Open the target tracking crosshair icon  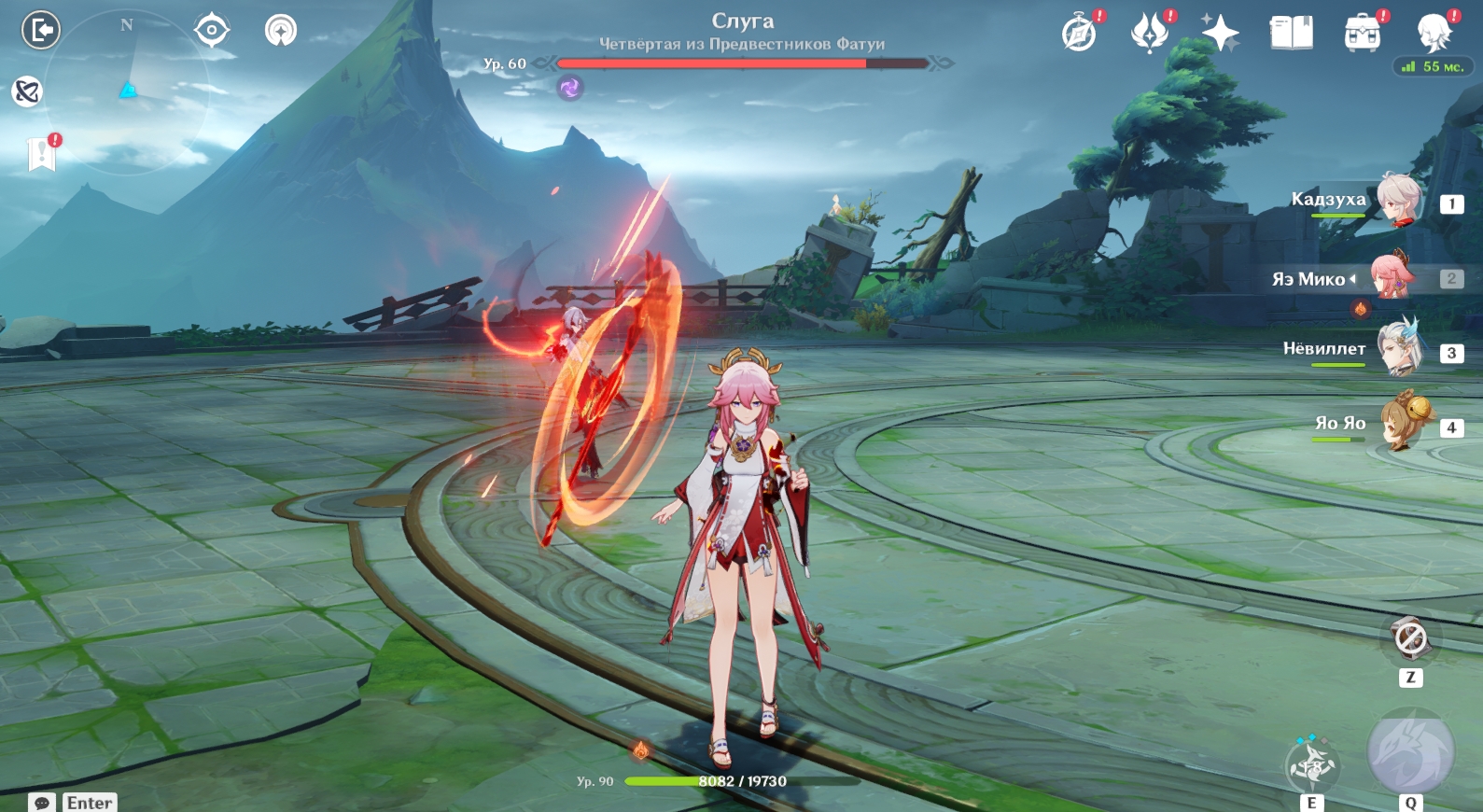(212, 30)
